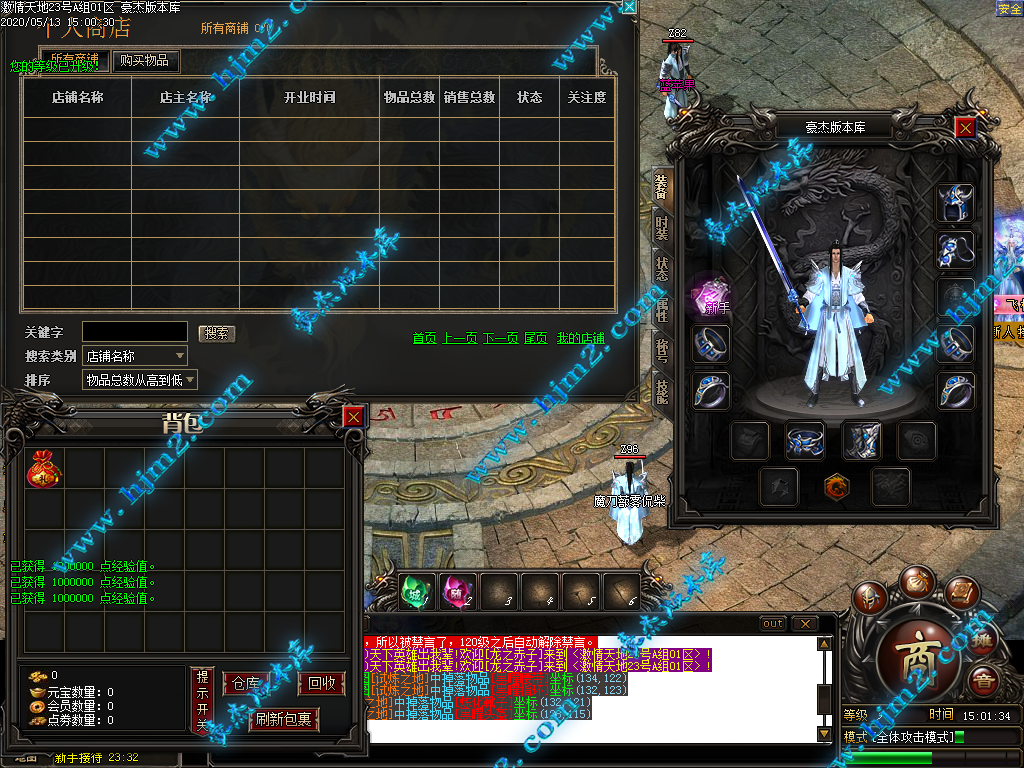1024x768 pixels.
Task: Close the 背包 bag window
Action: coord(353,418)
